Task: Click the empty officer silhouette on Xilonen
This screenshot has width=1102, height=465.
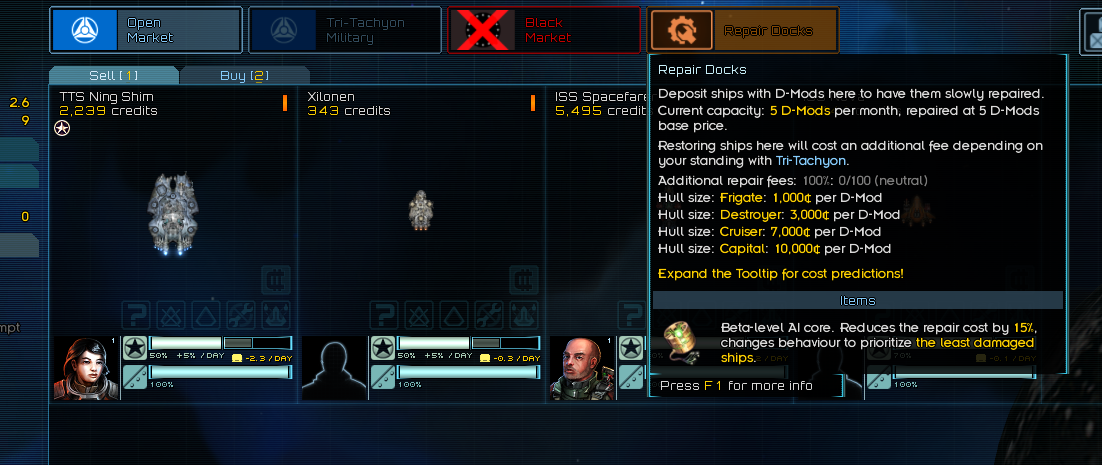Action: click(x=335, y=368)
